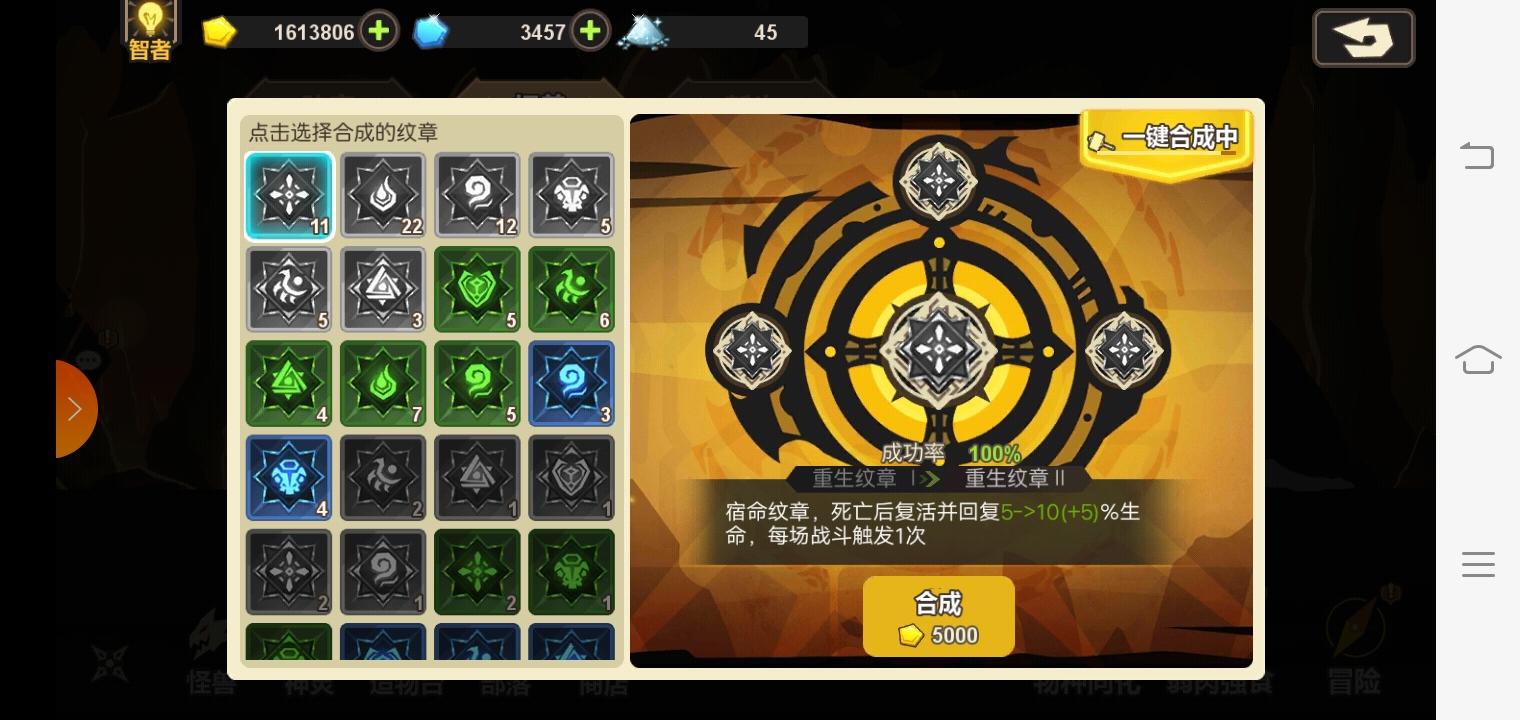
Task: Select the flame emblem showing count 22
Action: point(383,195)
